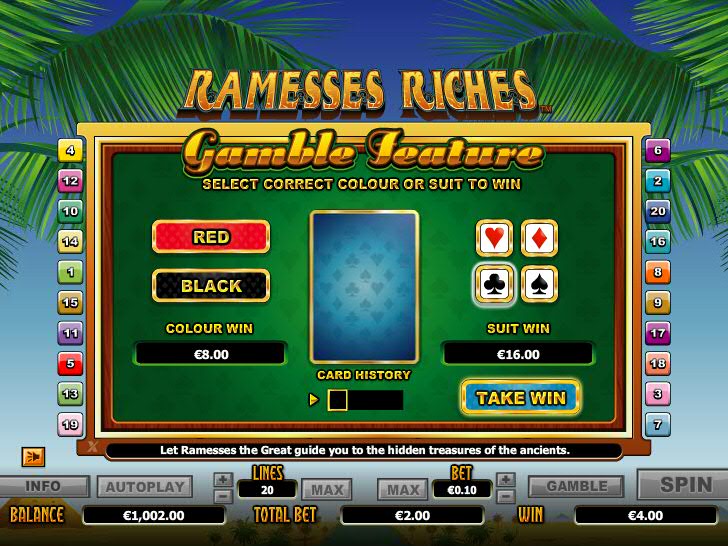The height and width of the screenshot is (546, 728).
Task: Start AUTOPLAY mode
Action: (x=144, y=487)
